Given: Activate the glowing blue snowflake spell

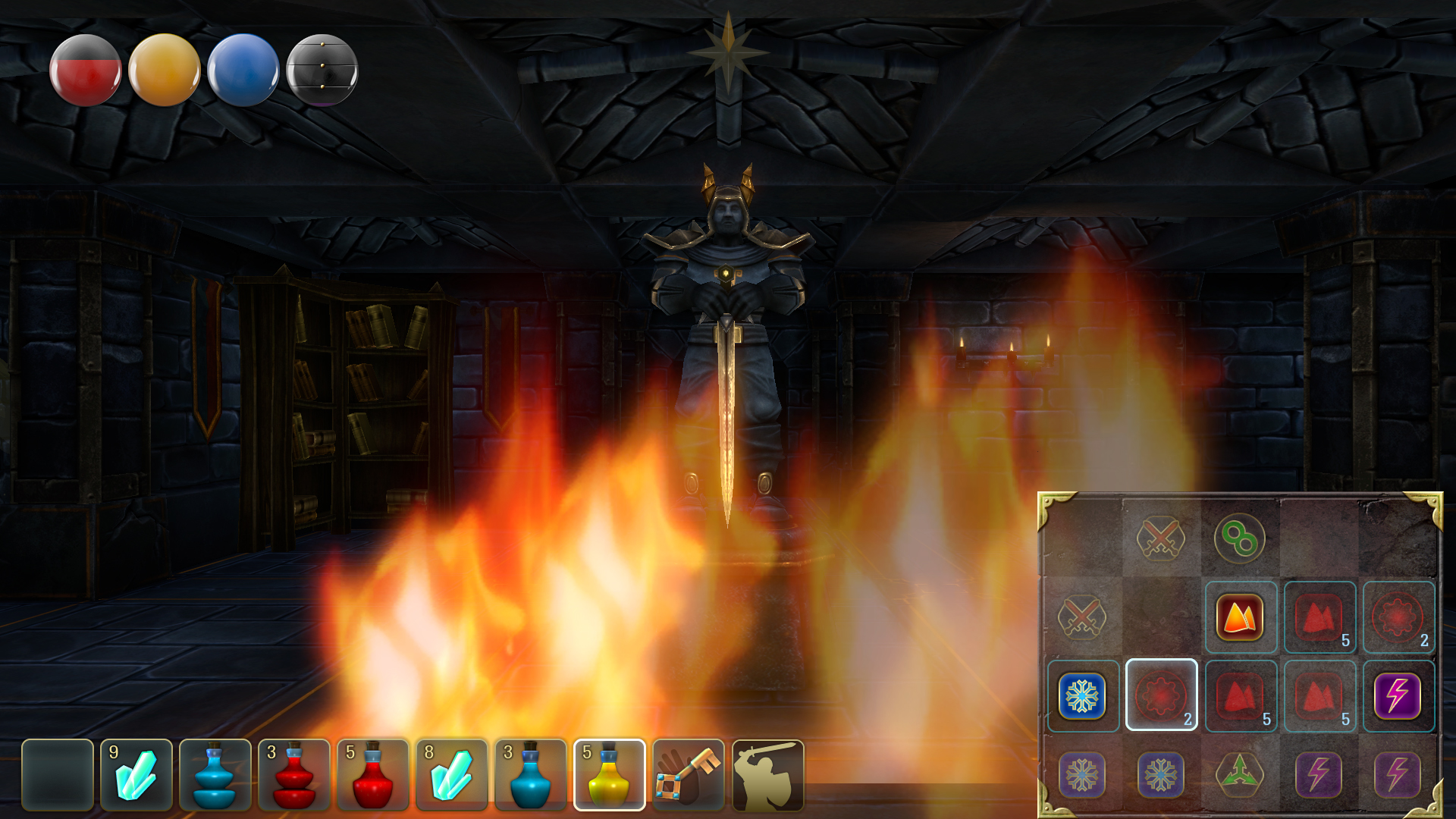Looking at the screenshot, I should pos(1082,696).
